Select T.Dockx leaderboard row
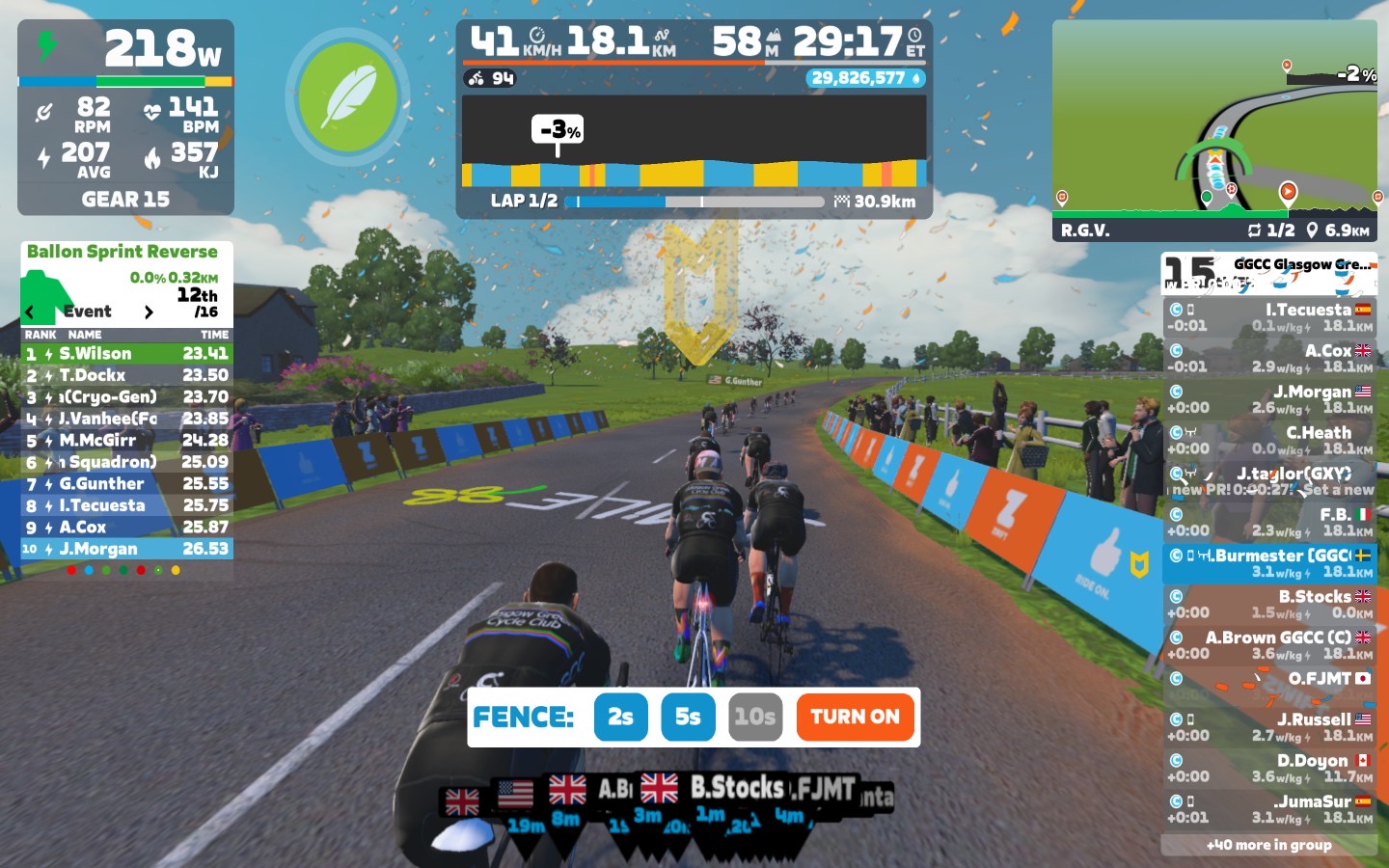Screen dimensions: 1389x868 [126, 375]
